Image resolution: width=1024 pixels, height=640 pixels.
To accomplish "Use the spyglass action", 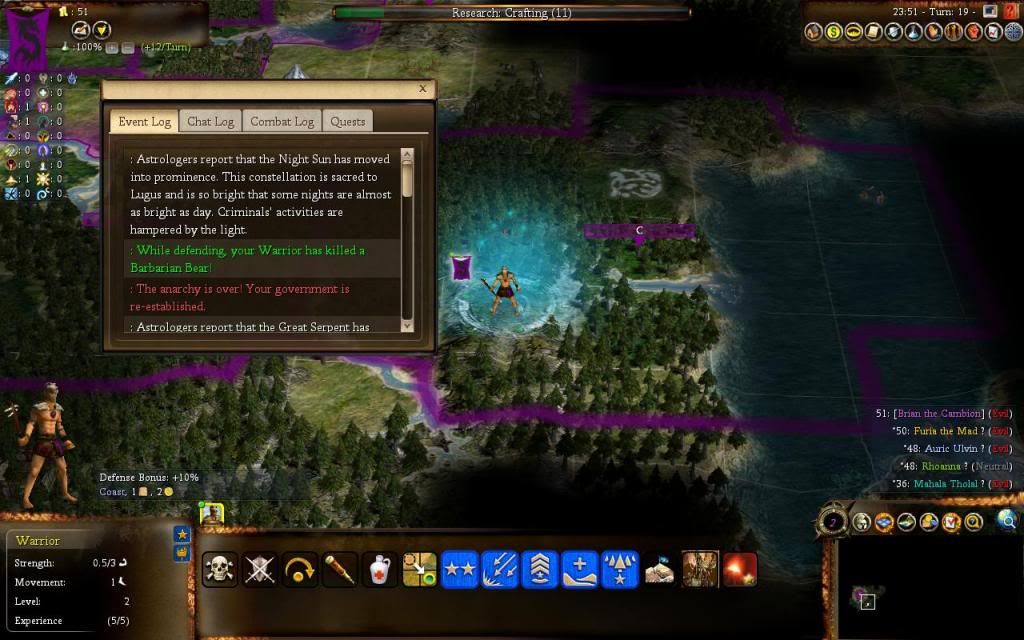I will (340, 569).
